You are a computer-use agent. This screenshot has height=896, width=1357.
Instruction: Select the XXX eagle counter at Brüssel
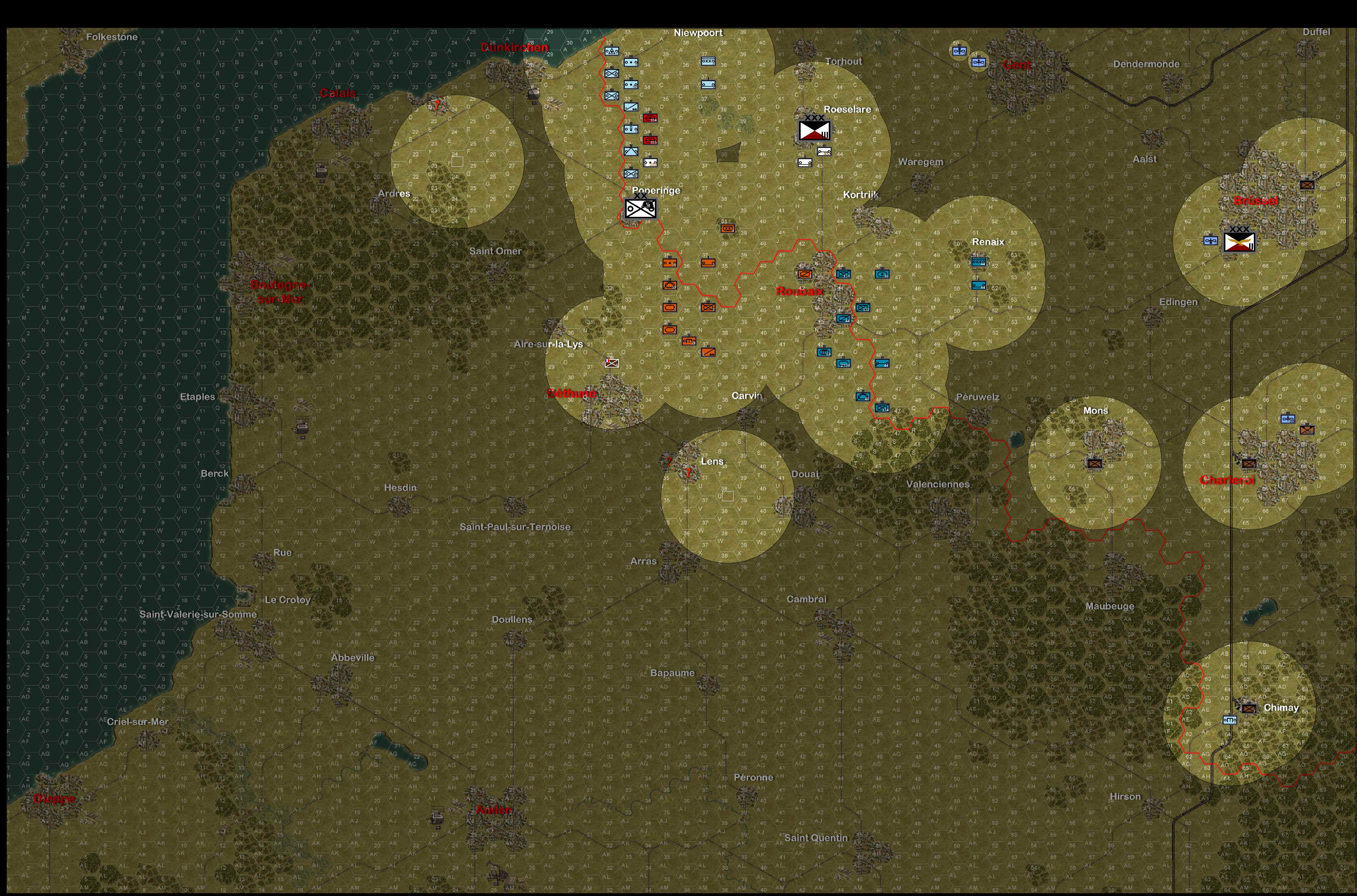1239,242
